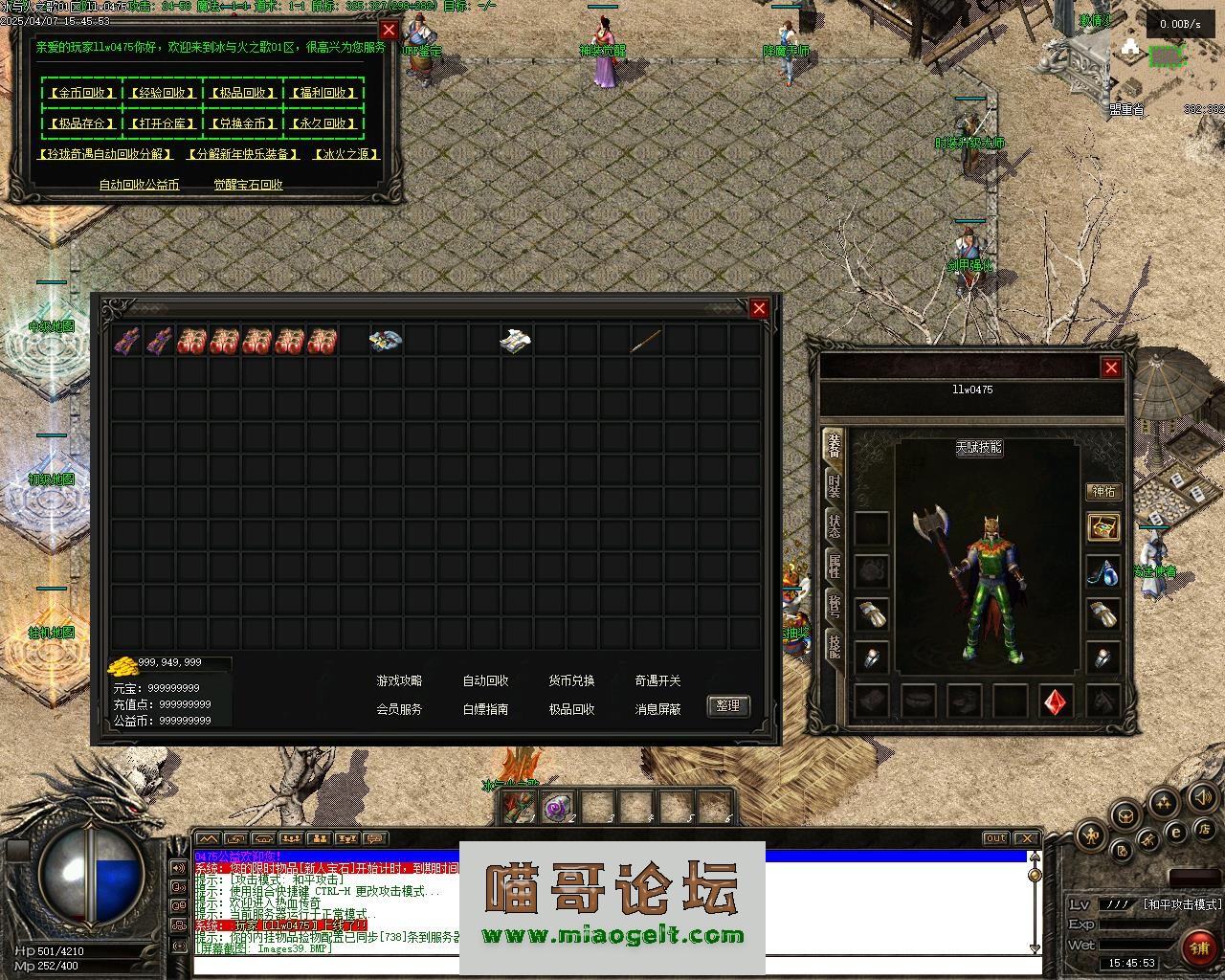Viewport: 1225px width, 980px height.
Task: Use the purple swirl item in hotbar
Action: click(555, 809)
